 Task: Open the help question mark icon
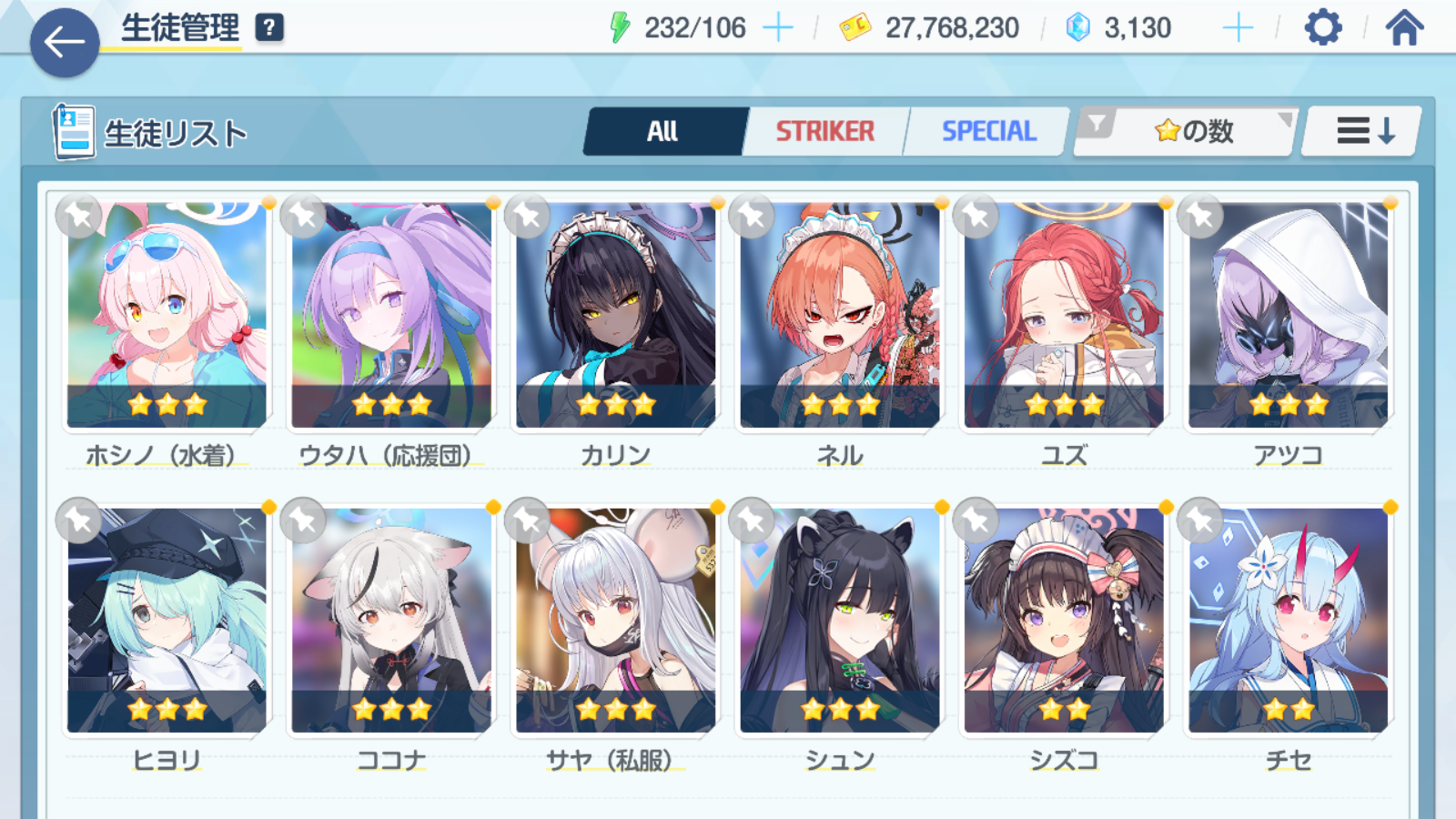click(268, 28)
